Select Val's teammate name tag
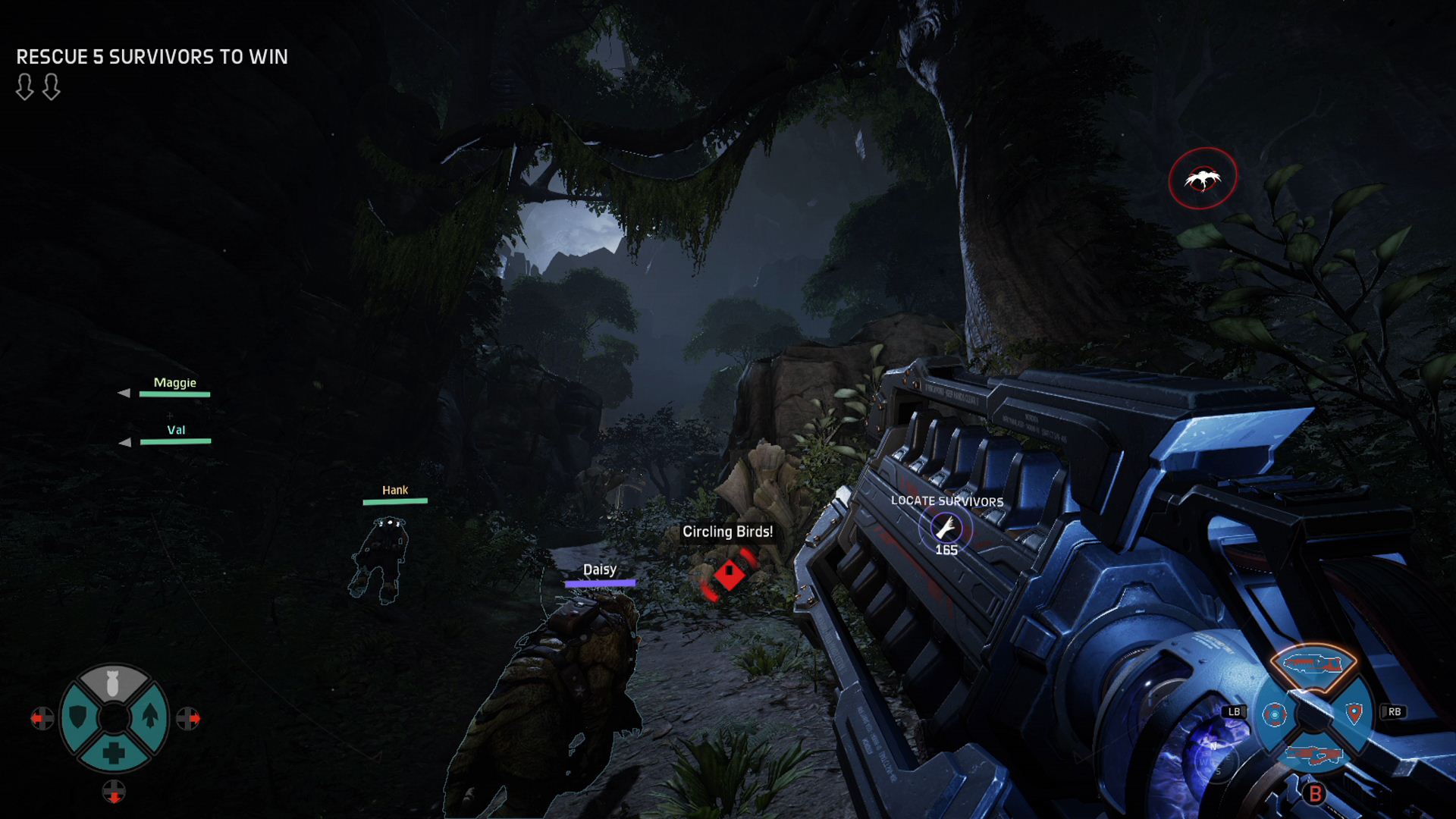1456x819 pixels. pos(176,430)
